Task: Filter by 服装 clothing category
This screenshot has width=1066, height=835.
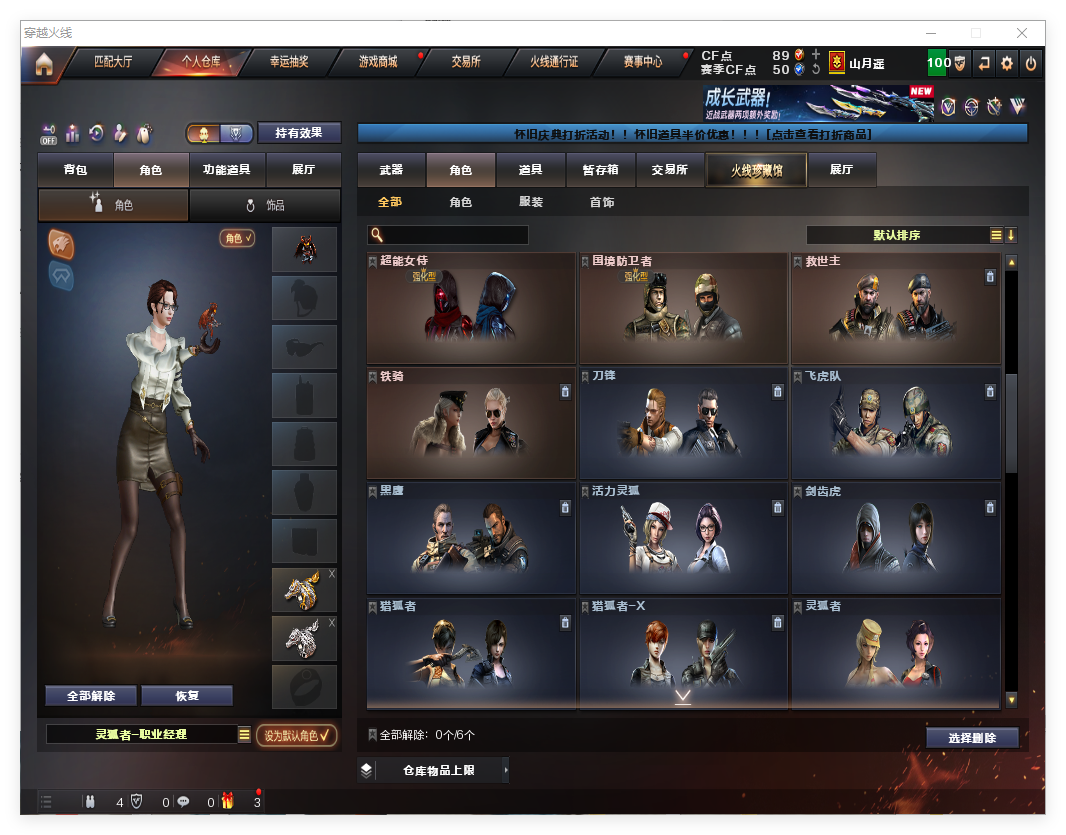Action: (531, 202)
